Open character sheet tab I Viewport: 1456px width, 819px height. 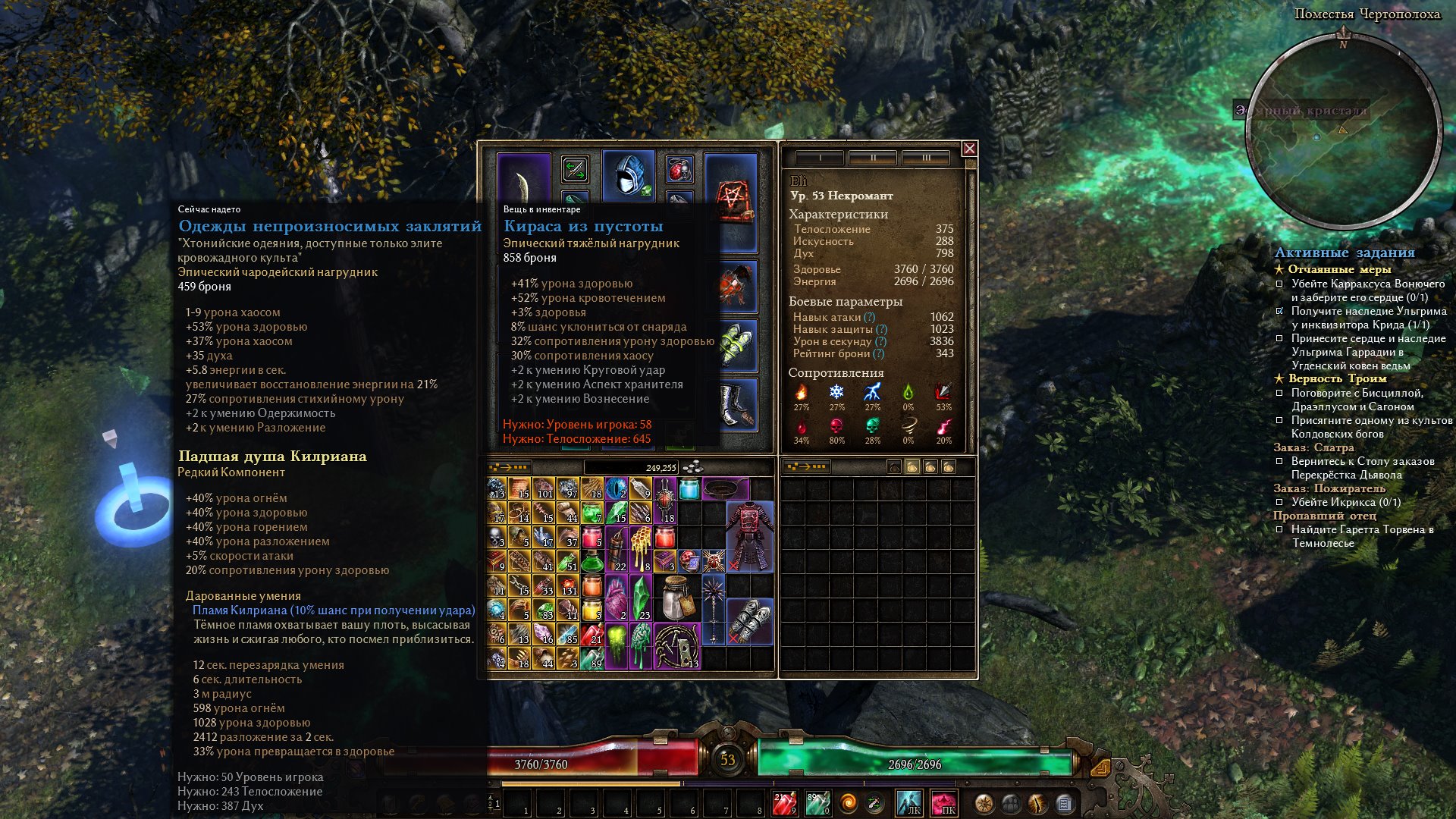(x=820, y=158)
